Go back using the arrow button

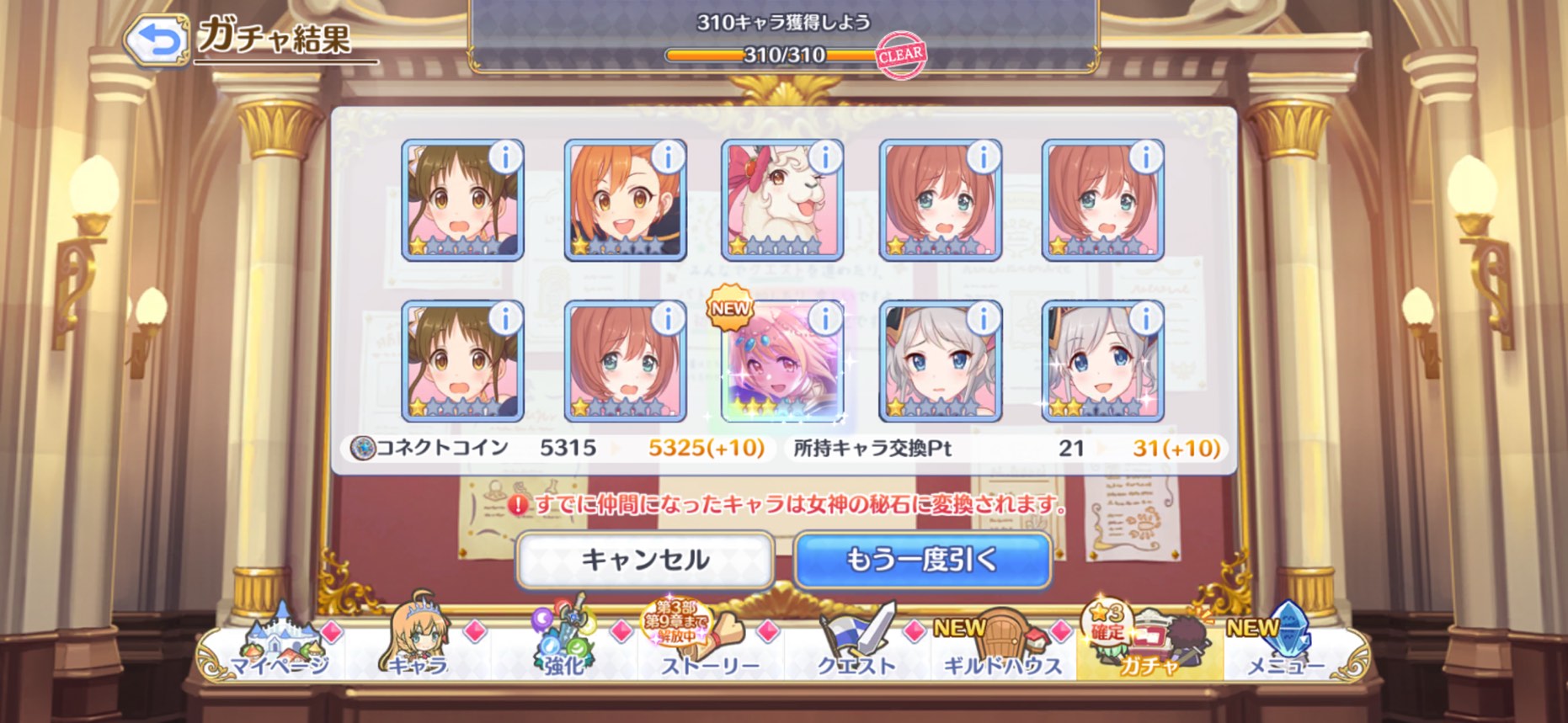(157, 40)
